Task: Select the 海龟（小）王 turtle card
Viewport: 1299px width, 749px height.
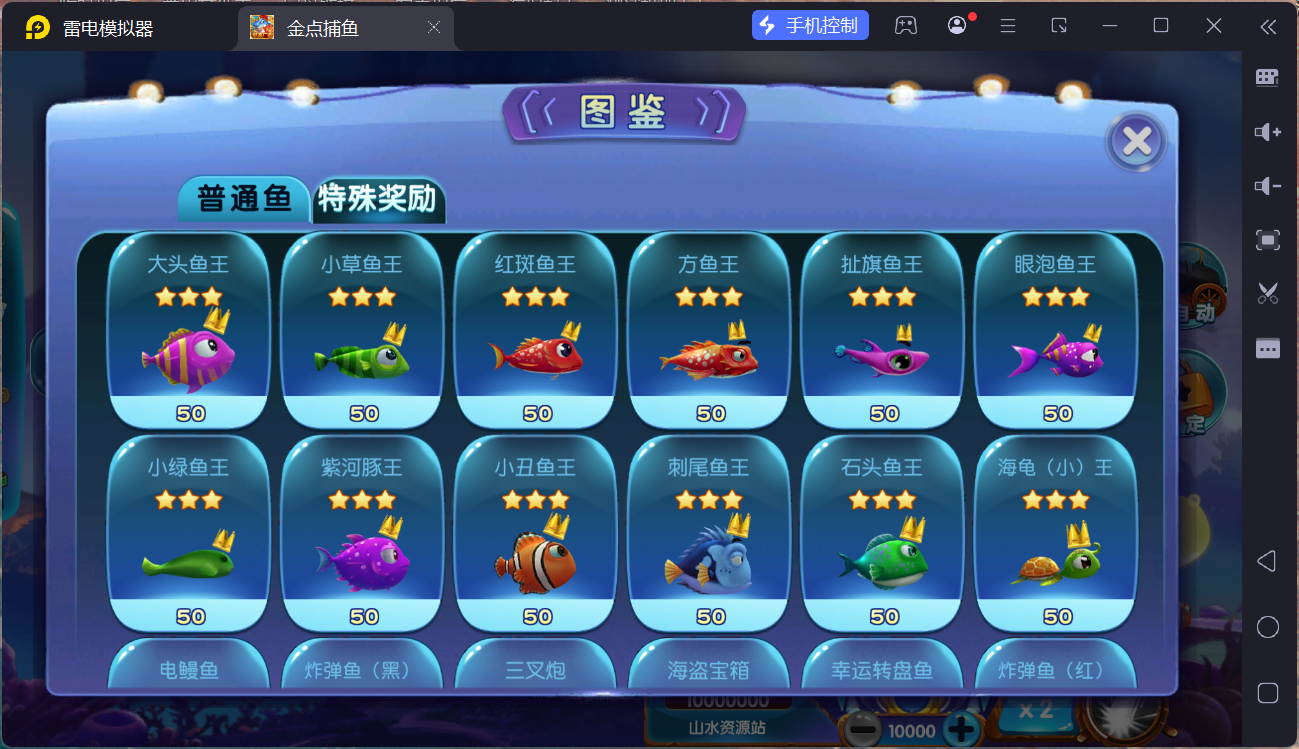Action: (1055, 533)
